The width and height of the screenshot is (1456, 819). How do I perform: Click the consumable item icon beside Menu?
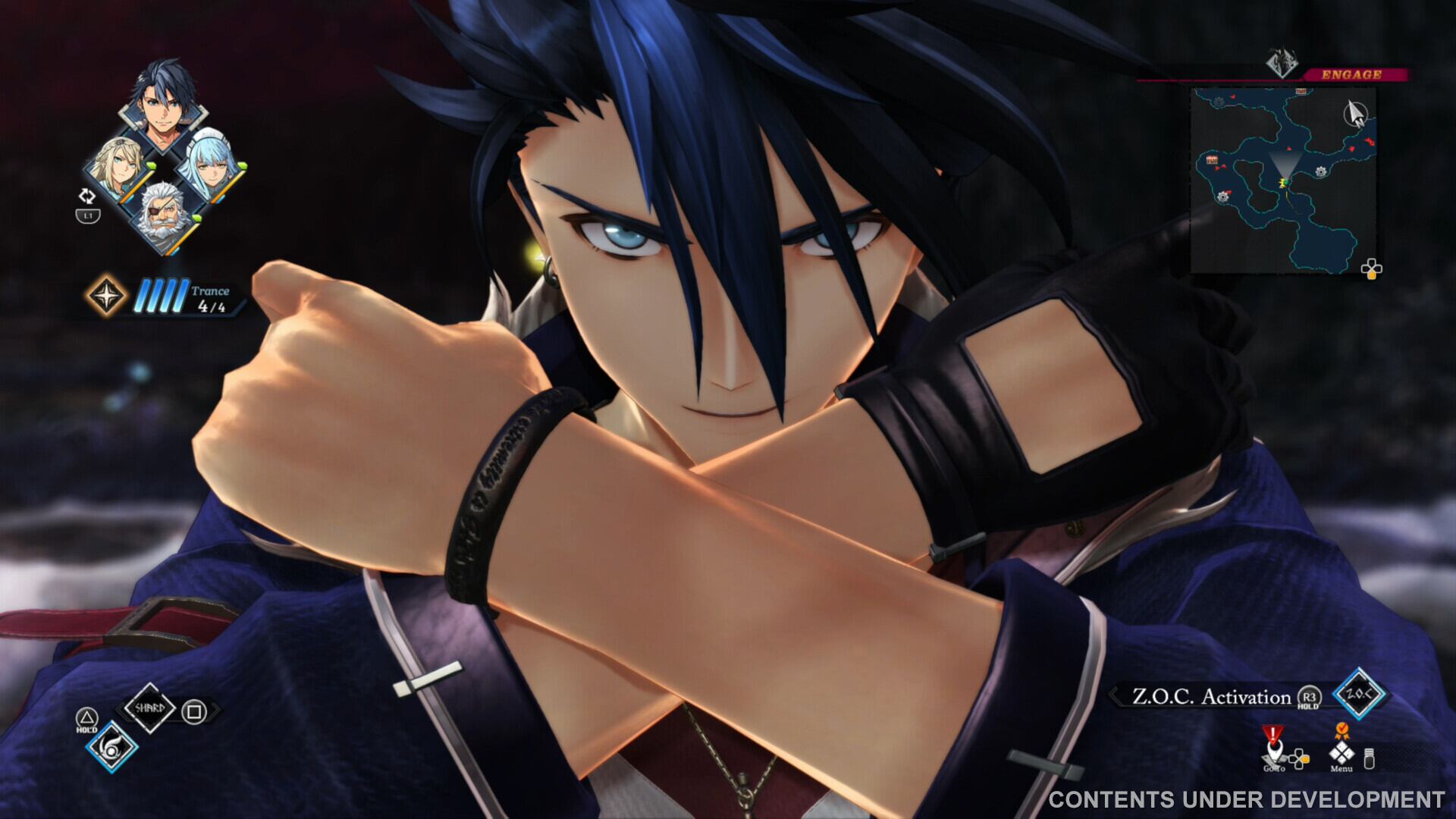pyautogui.click(x=1369, y=759)
